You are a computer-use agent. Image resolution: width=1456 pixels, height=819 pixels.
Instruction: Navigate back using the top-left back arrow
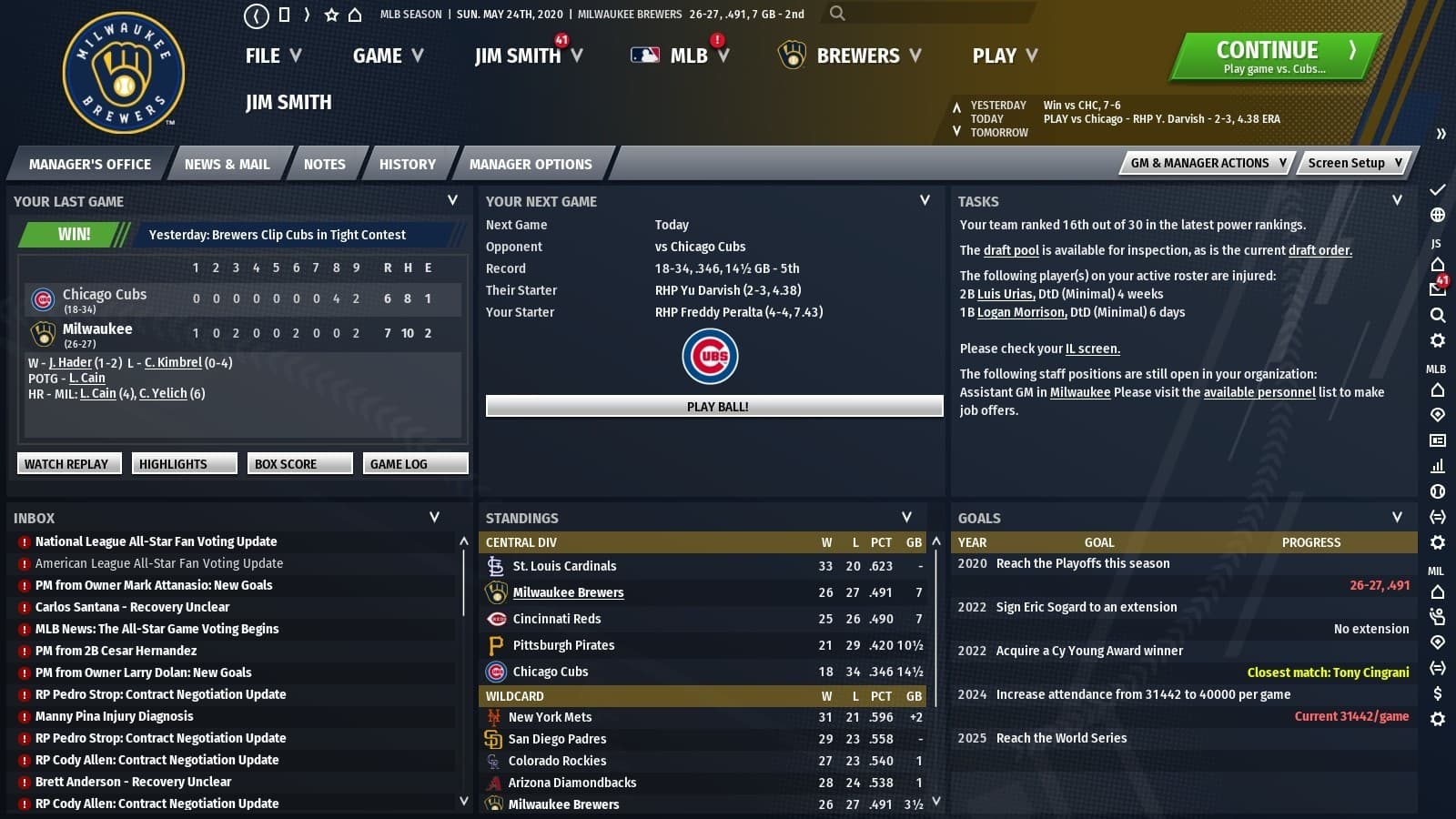257,15
